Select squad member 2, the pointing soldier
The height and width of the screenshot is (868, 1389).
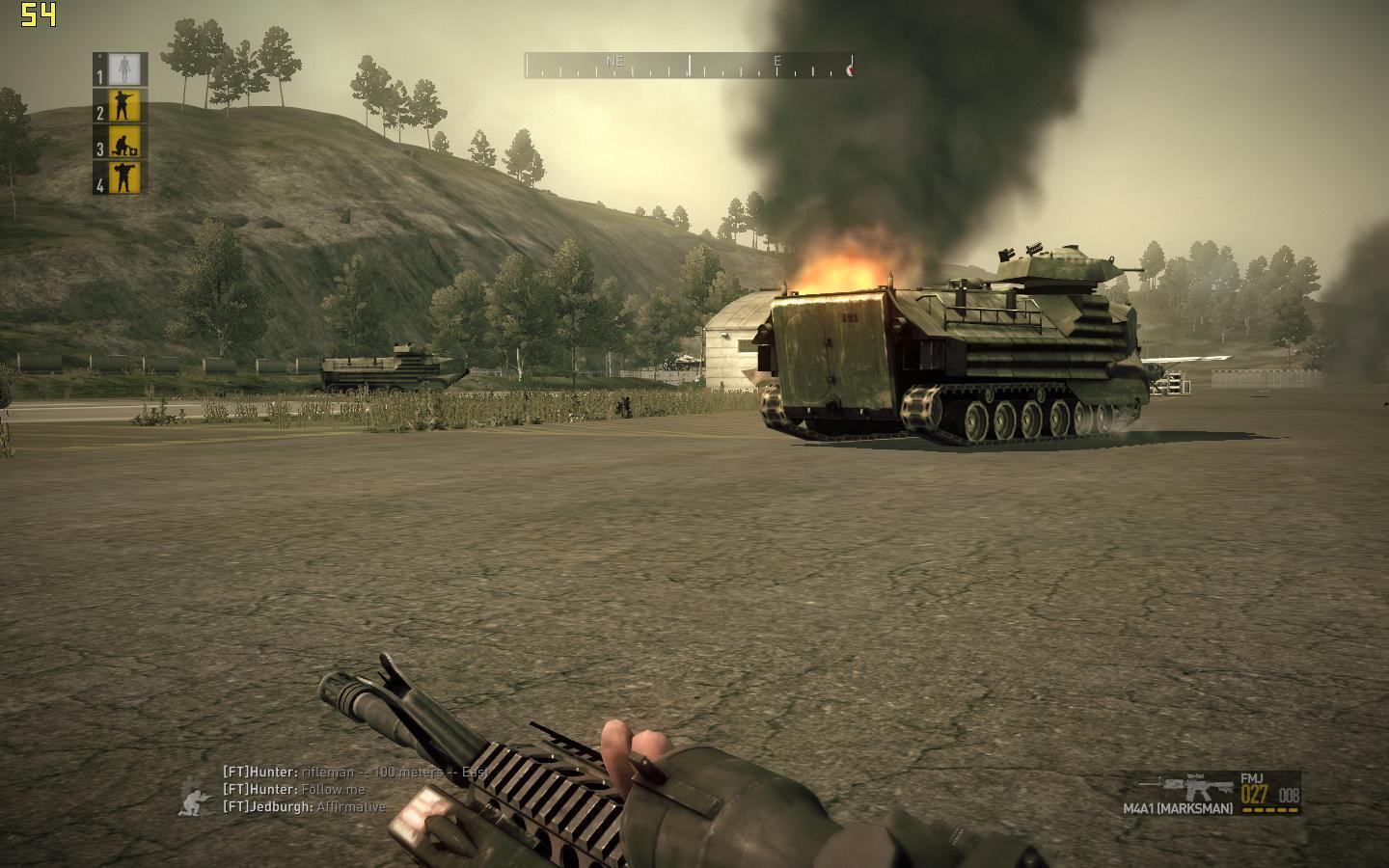point(124,106)
